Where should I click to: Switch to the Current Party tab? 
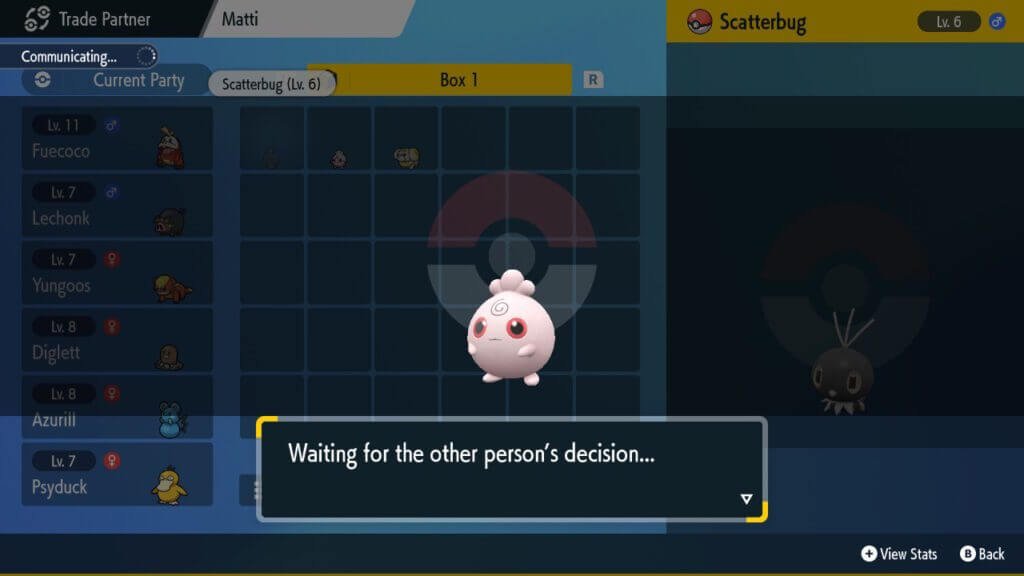pos(116,81)
